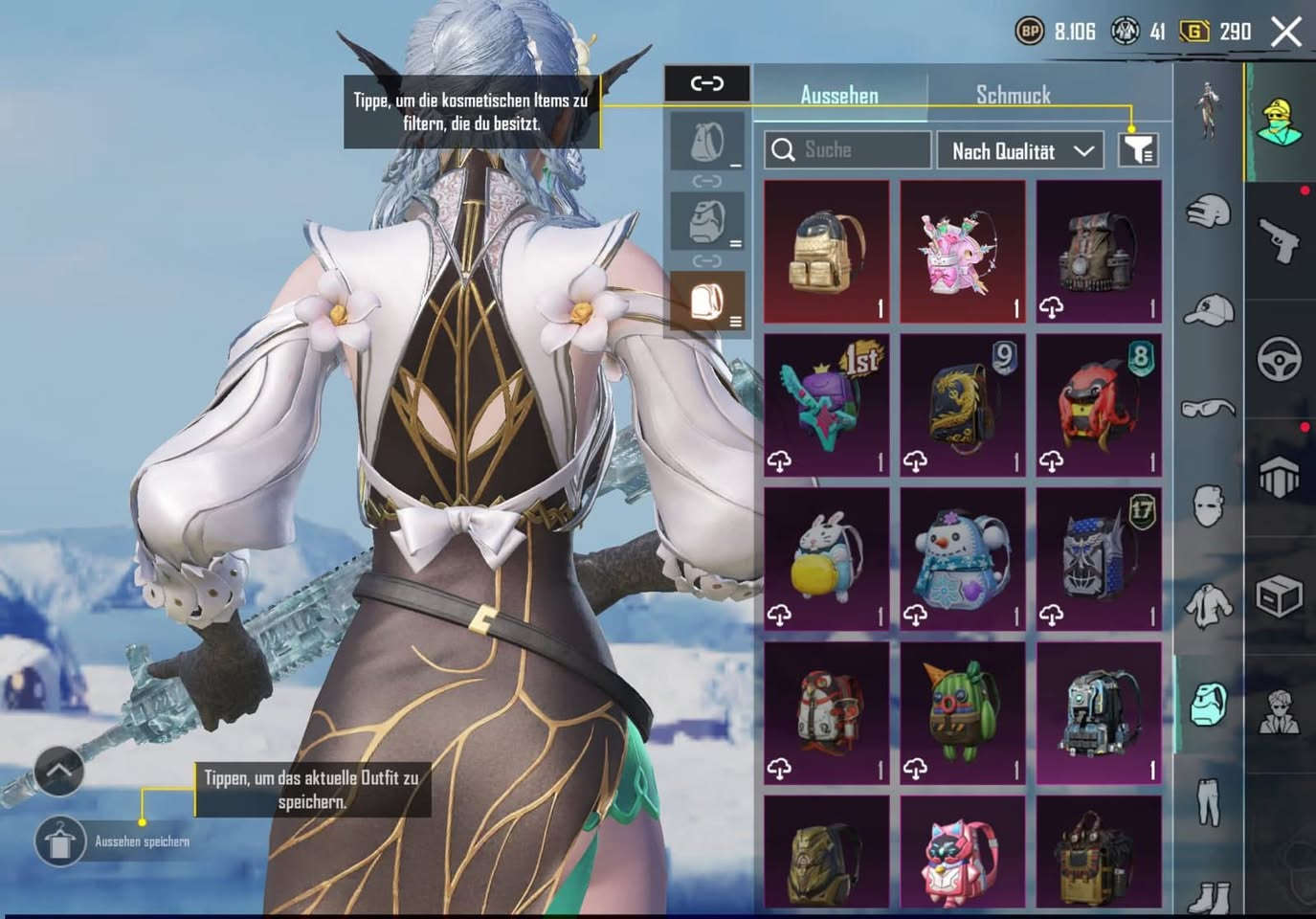Select the golden dragon backpack
1316x919 pixels.
(963, 406)
